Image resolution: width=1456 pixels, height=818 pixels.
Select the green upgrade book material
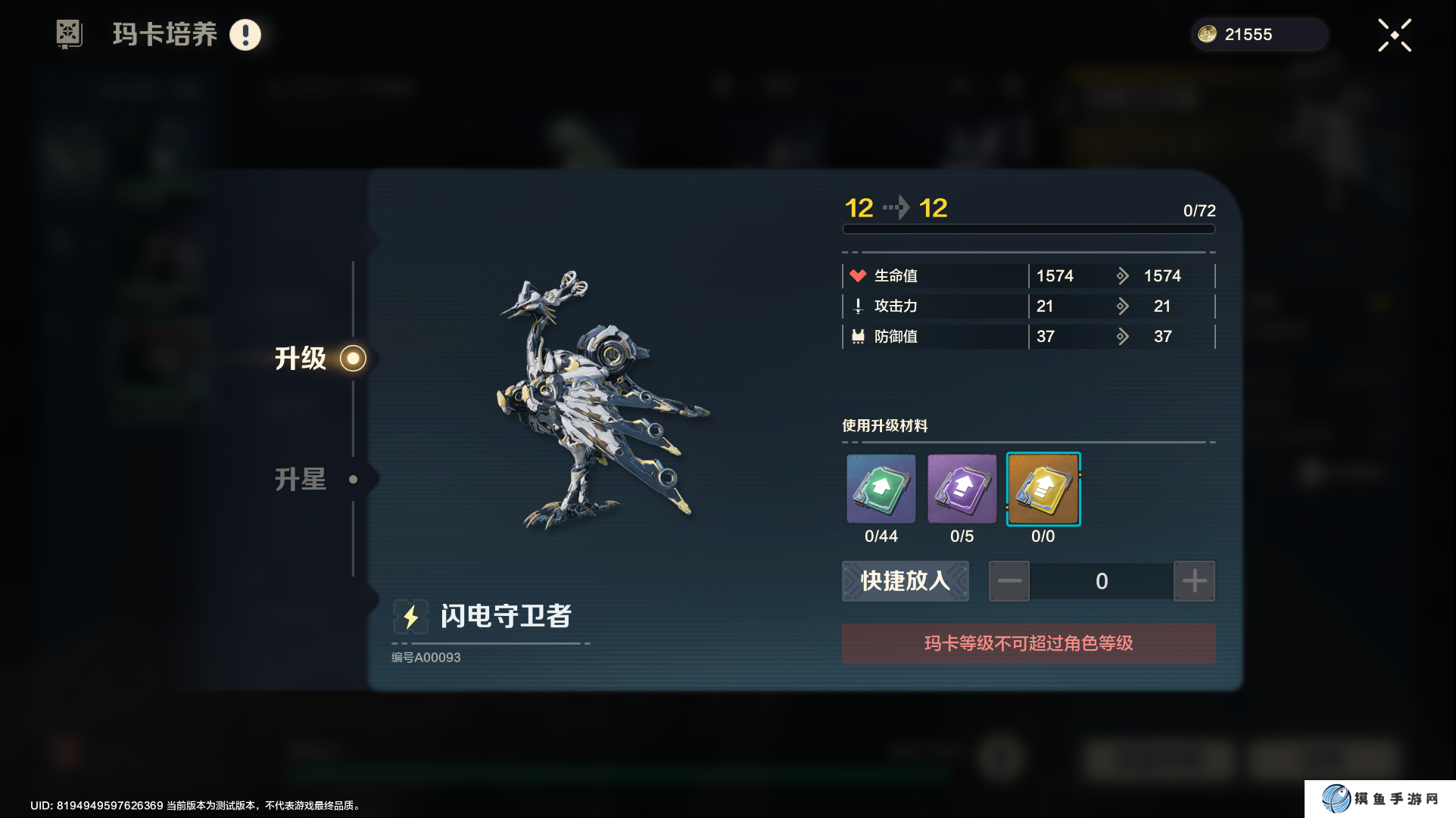(881, 489)
